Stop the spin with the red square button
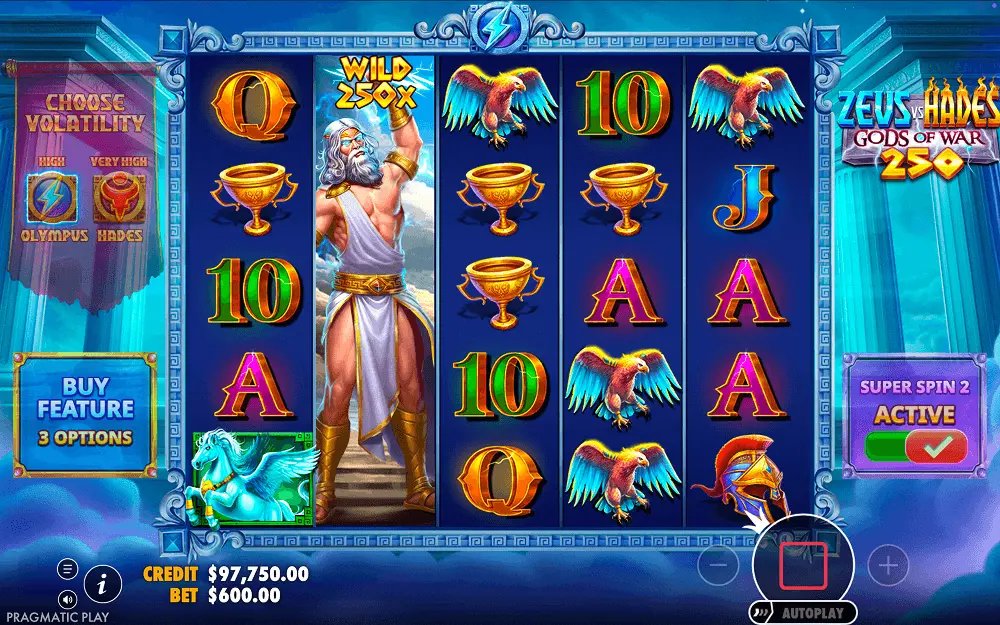 (x=803, y=566)
